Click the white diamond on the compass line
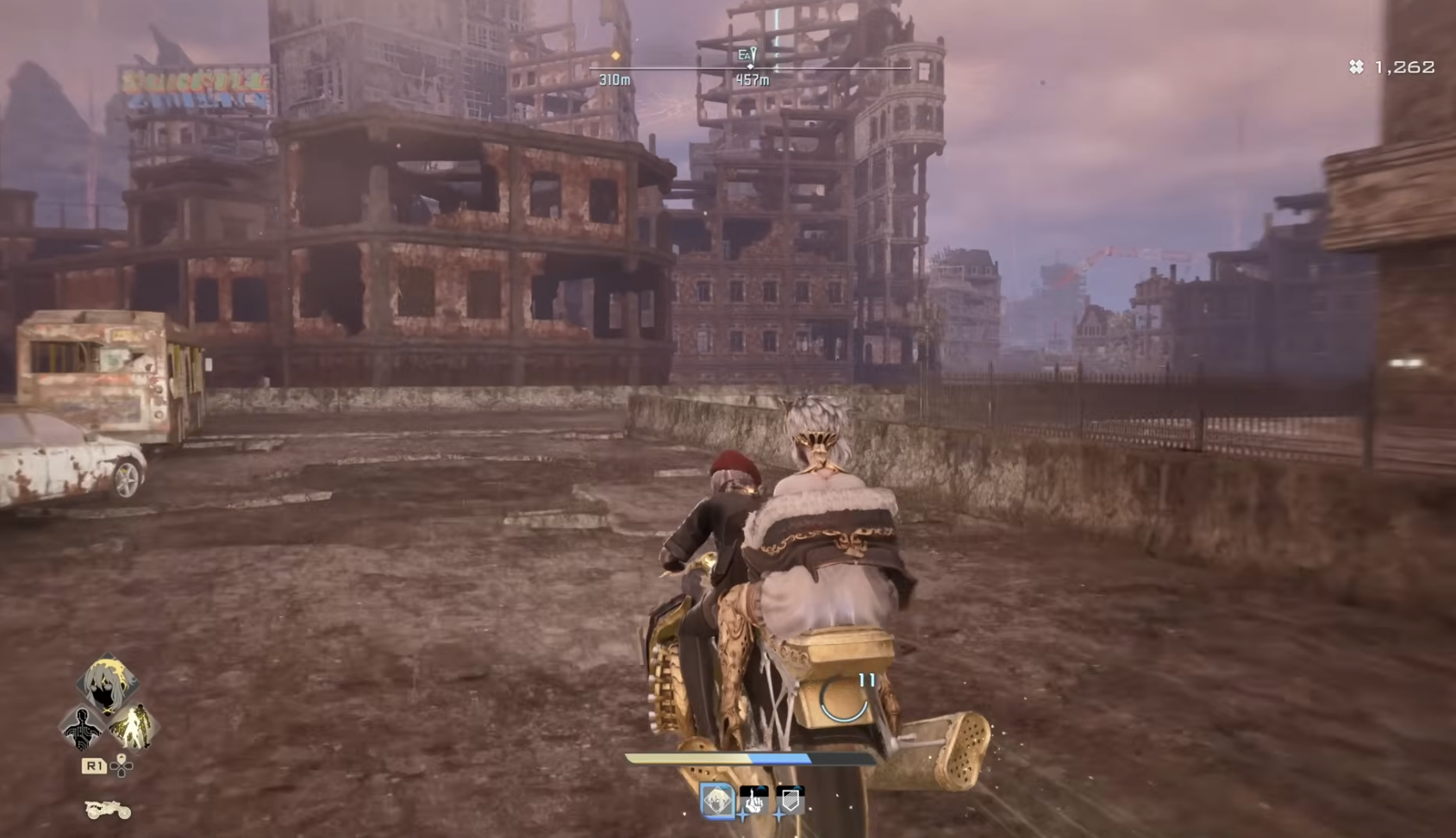1456x838 pixels. click(x=751, y=66)
